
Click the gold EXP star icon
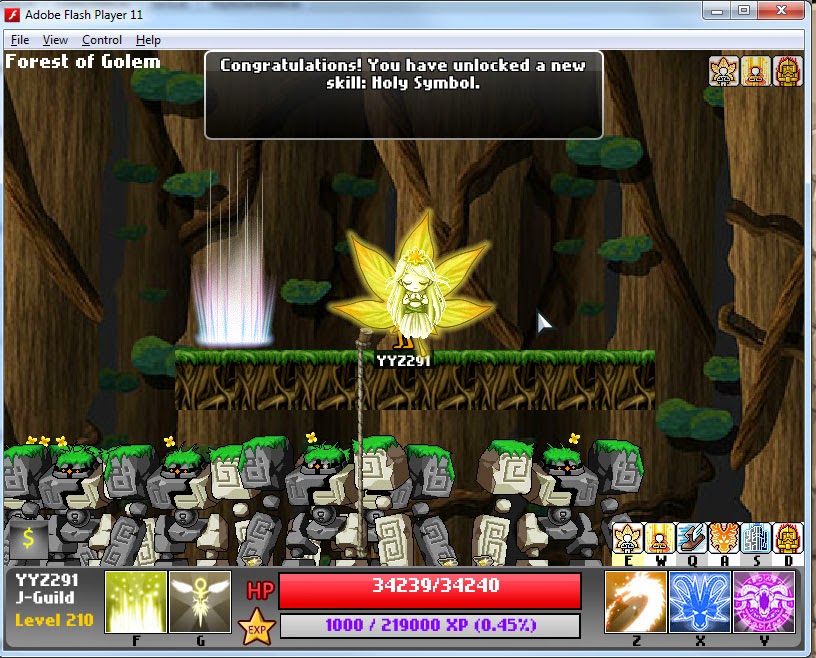(255, 627)
